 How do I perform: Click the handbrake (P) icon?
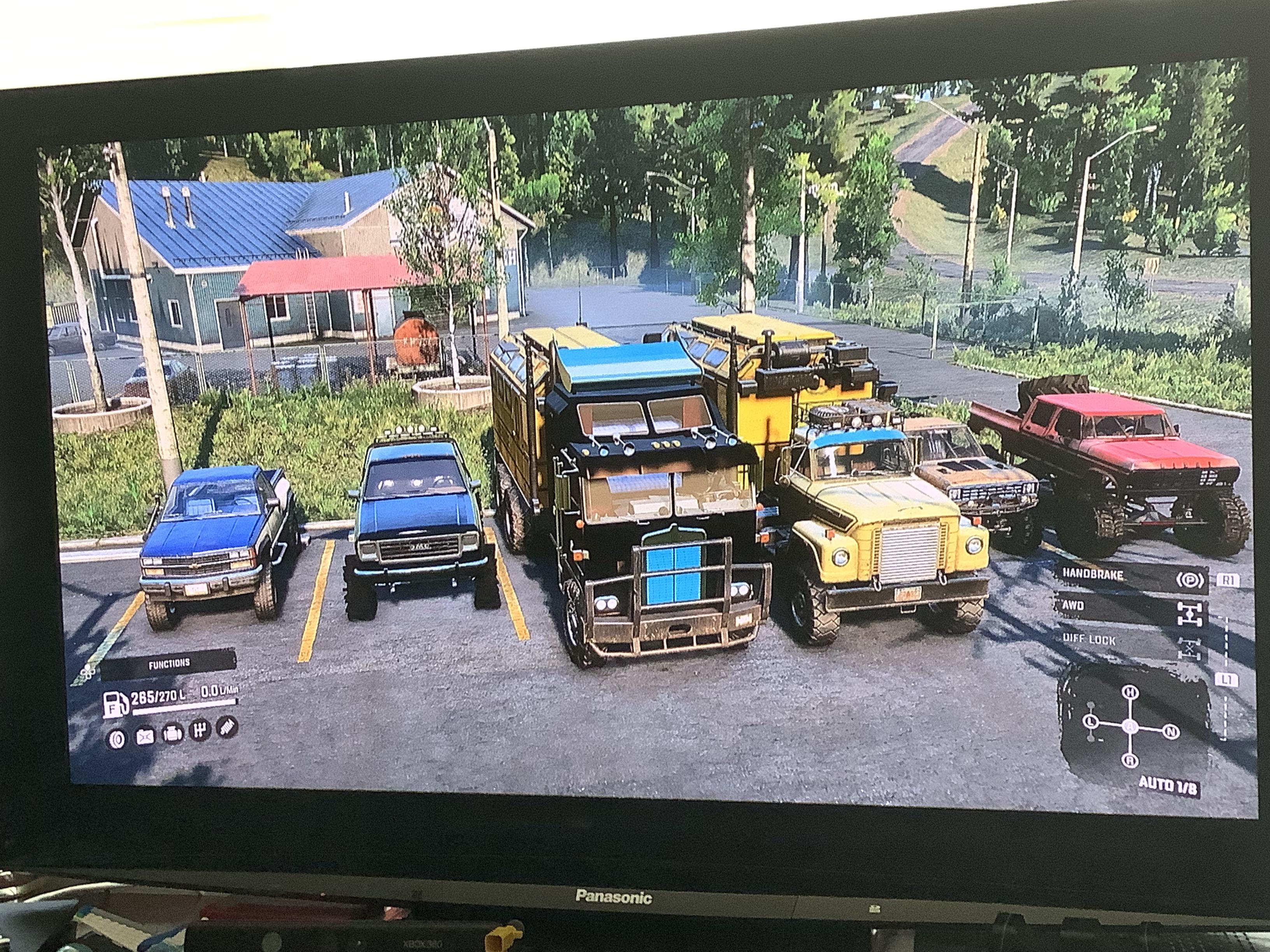tap(1190, 581)
